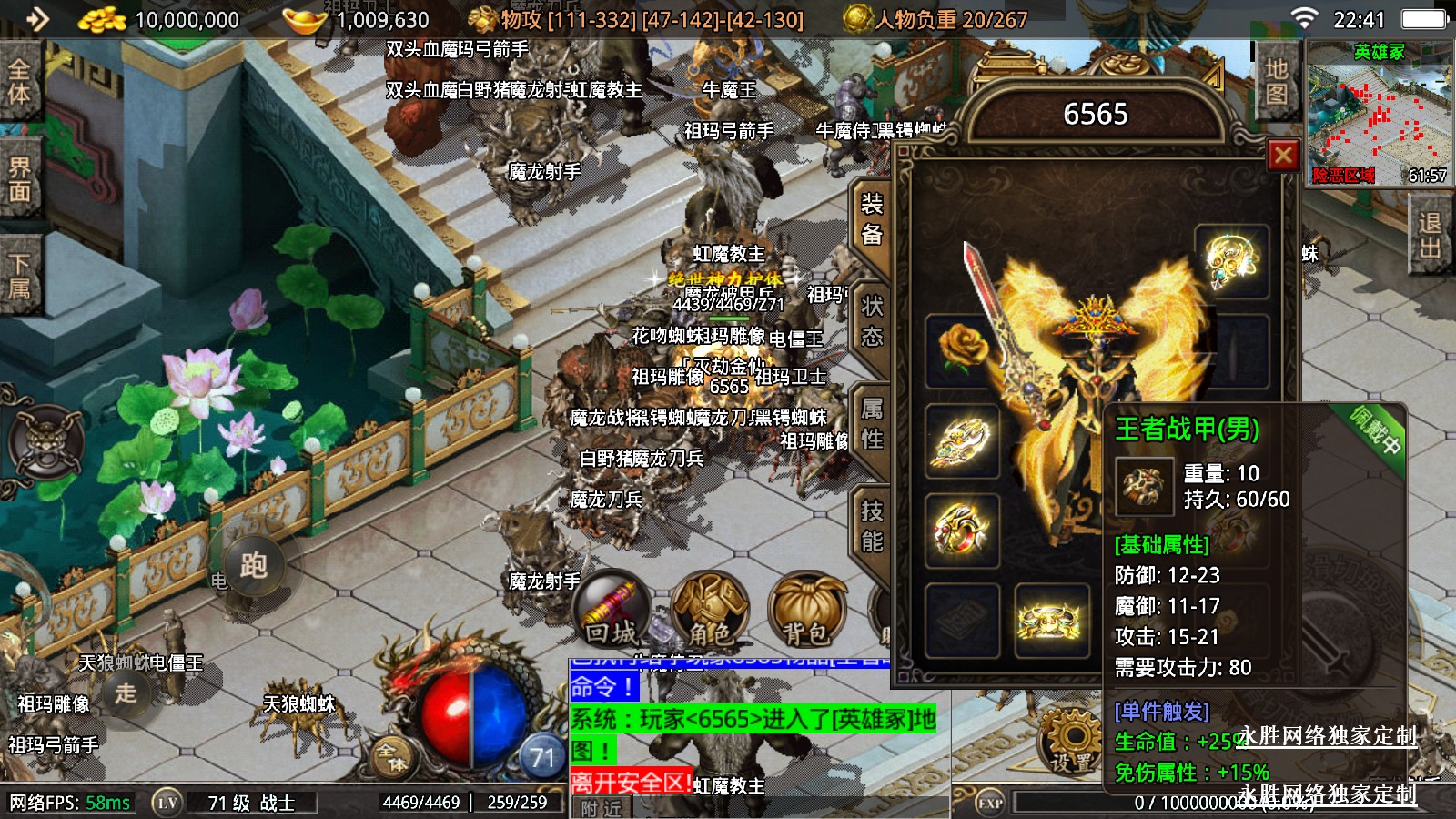The image size is (1456, 819).
Task: Open the 下属 subordinates button
Action: 19,277
